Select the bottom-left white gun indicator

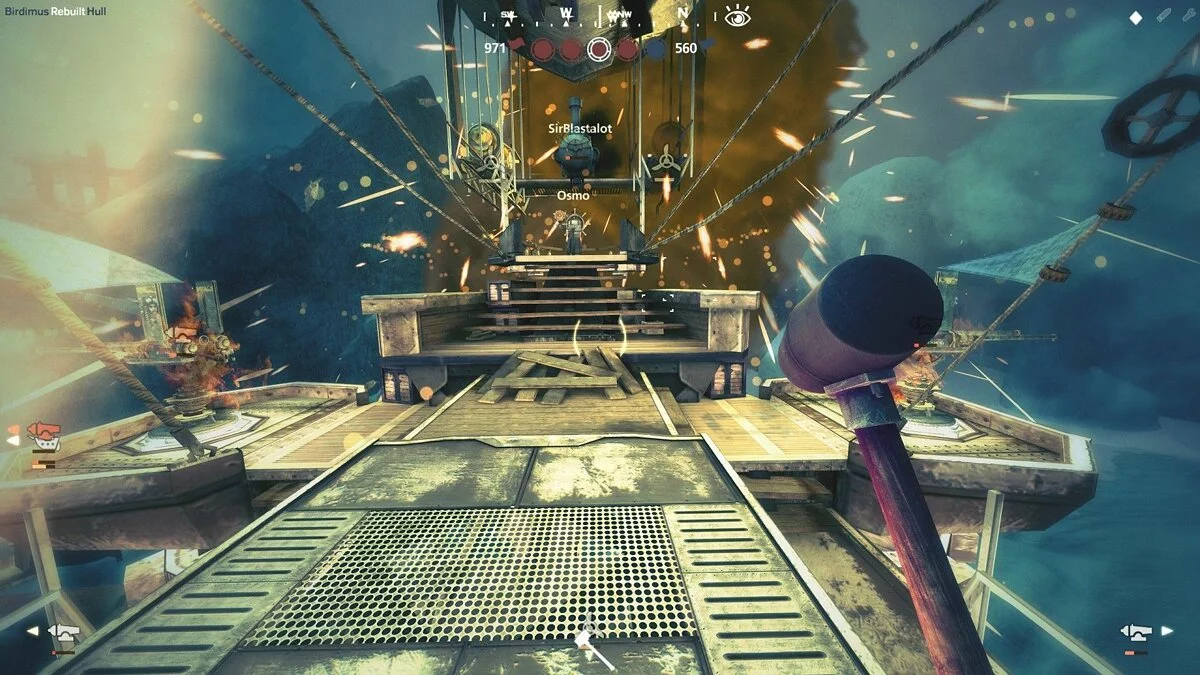[64, 632]
